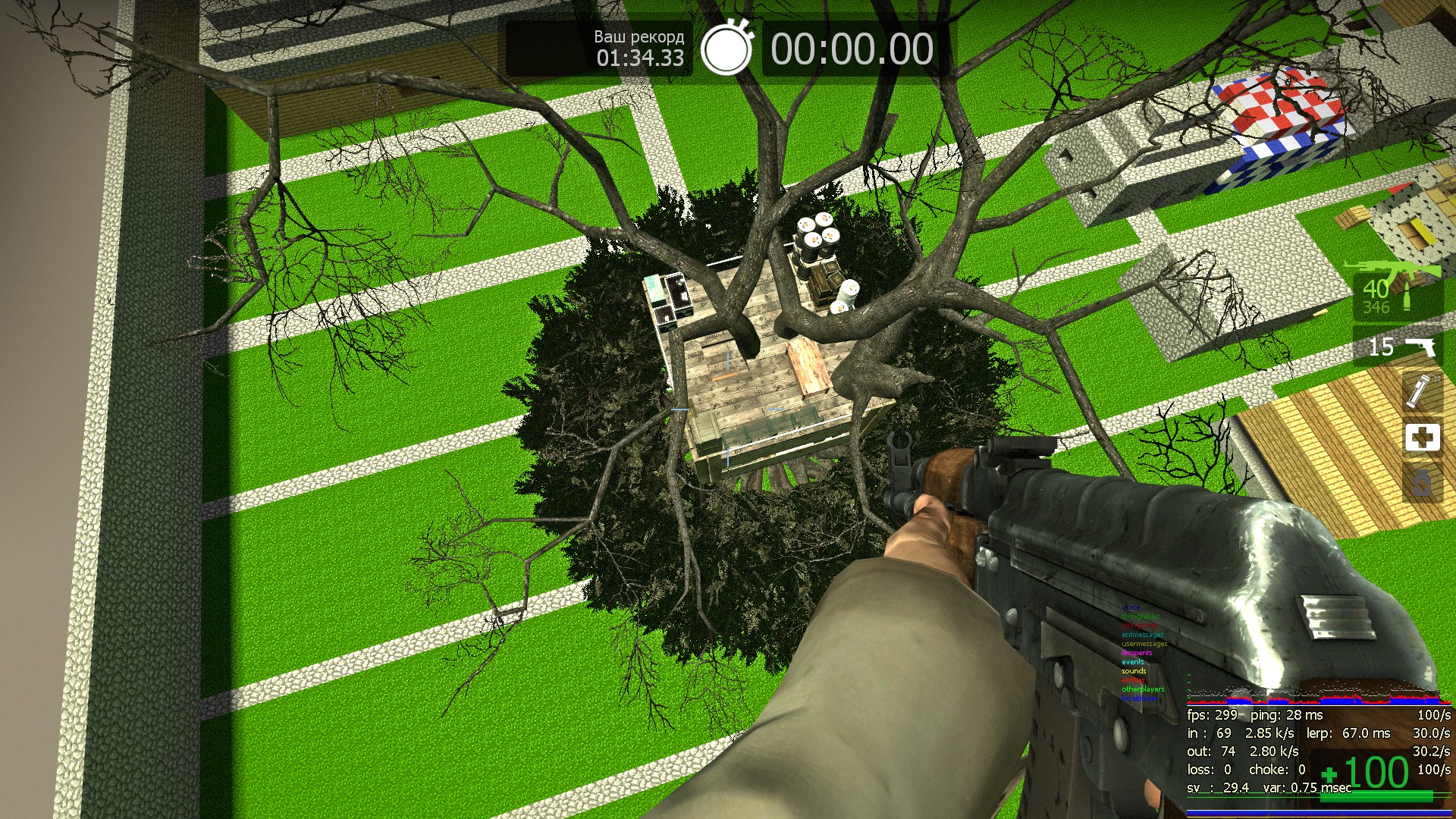This screenshot has height=819, width=1456.
Task: Select the pipe bomb throwable slot
Action: point(1420,391)
